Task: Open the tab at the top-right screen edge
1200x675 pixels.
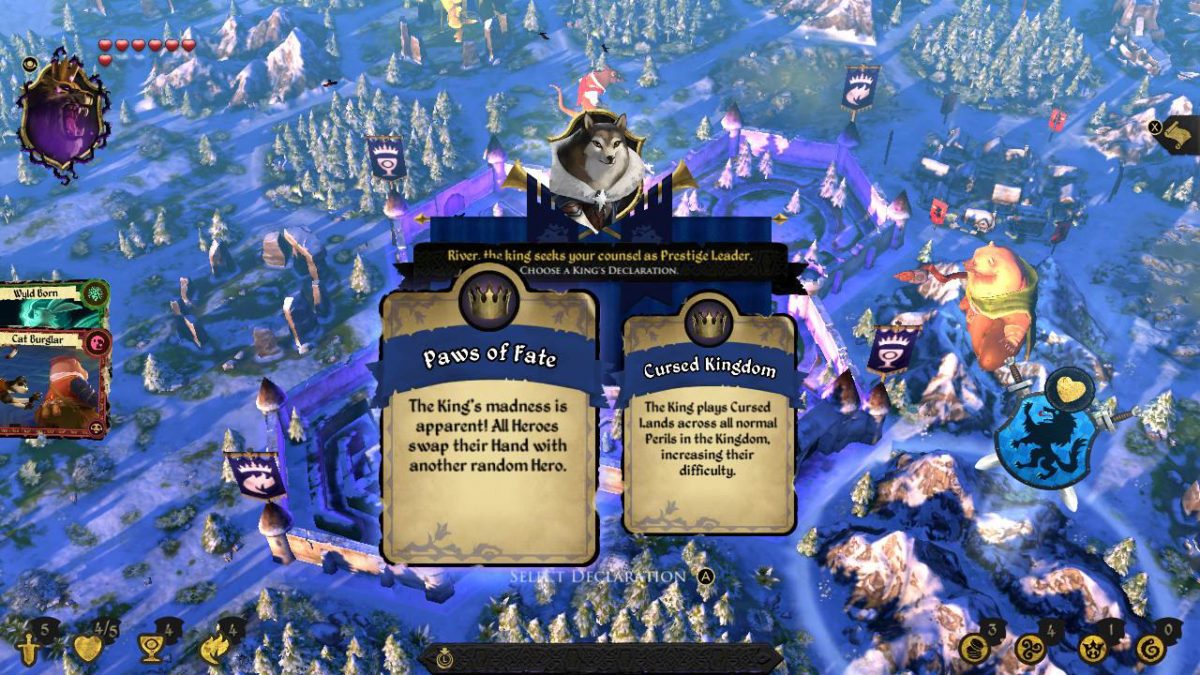Action: [1180, 132]
